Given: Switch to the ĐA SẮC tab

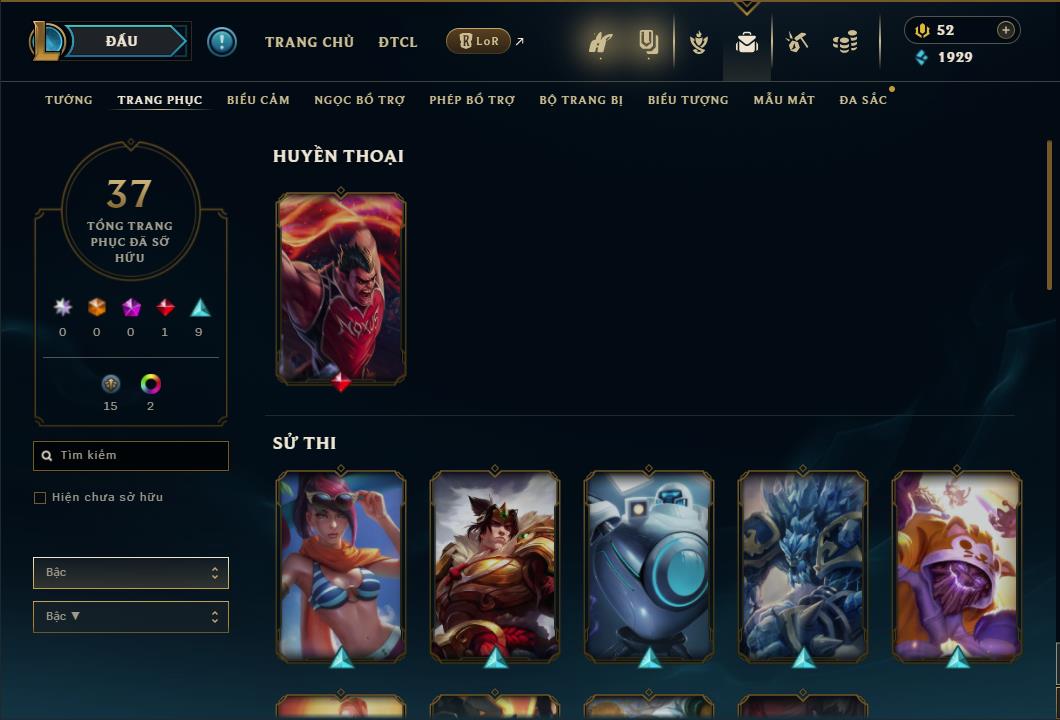Looking at the screenshot, I should [x=863, y=100].
